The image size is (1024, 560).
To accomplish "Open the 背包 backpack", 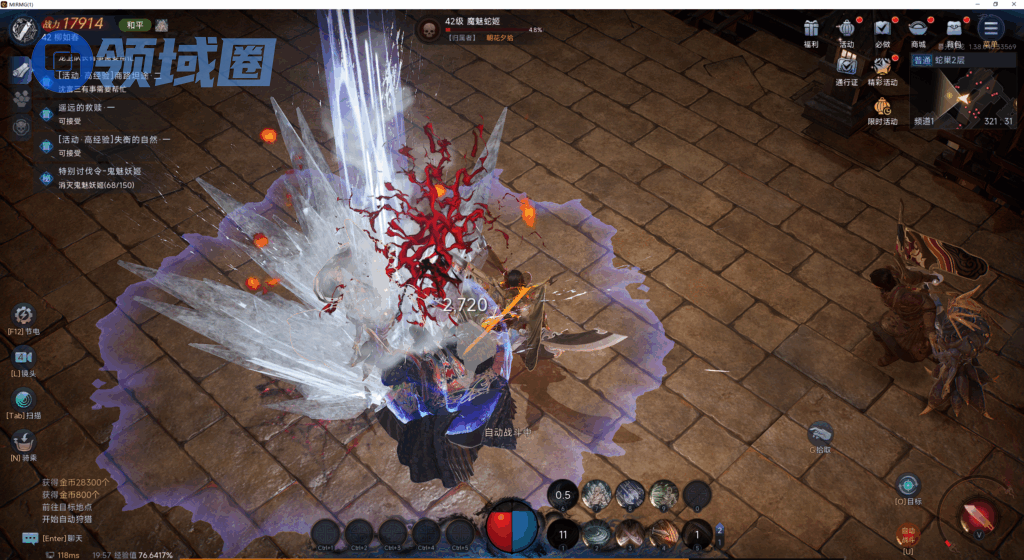I will 954,30.
